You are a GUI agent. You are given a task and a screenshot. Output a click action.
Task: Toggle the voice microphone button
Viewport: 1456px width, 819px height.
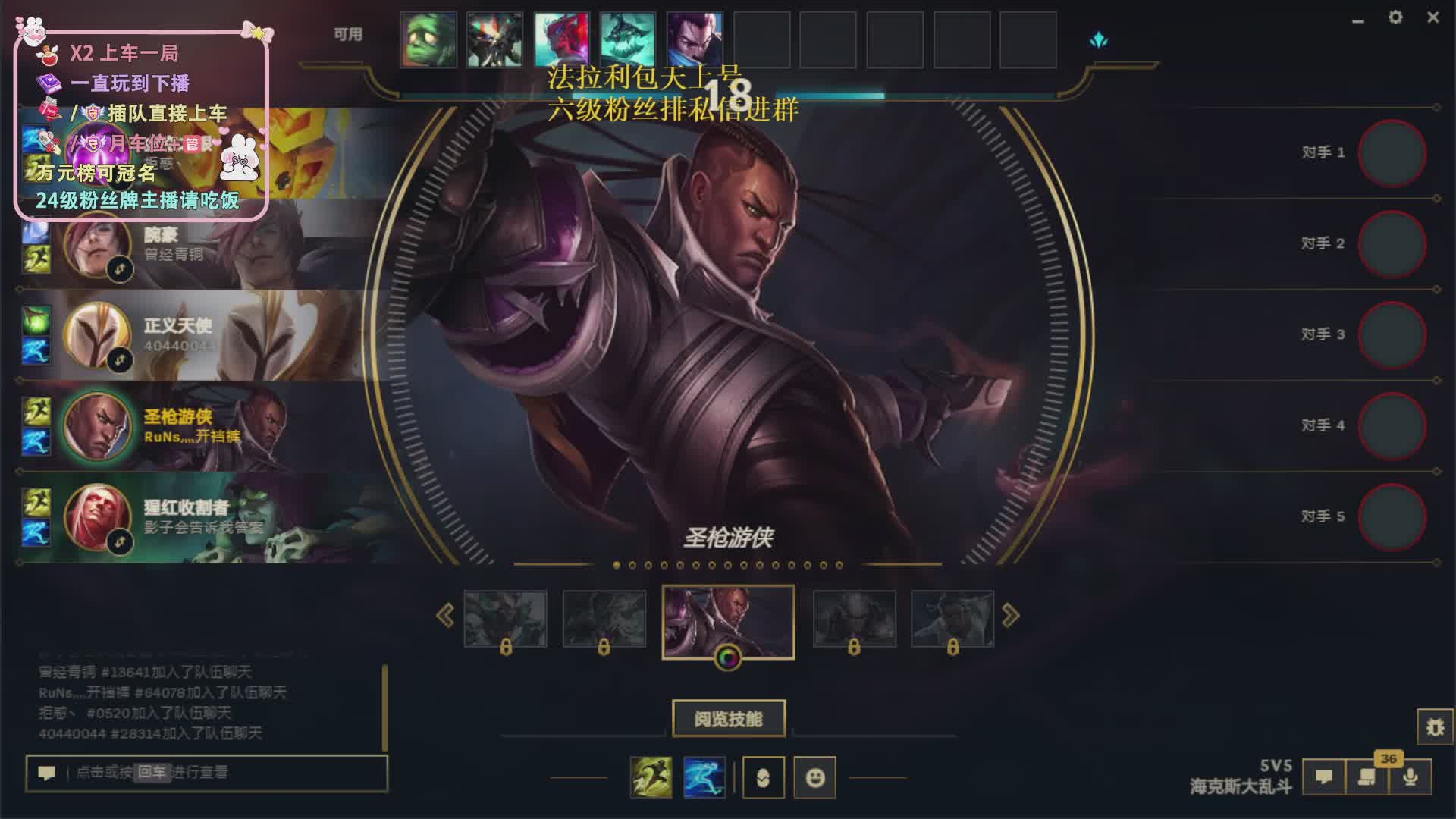coord(1410,777)
